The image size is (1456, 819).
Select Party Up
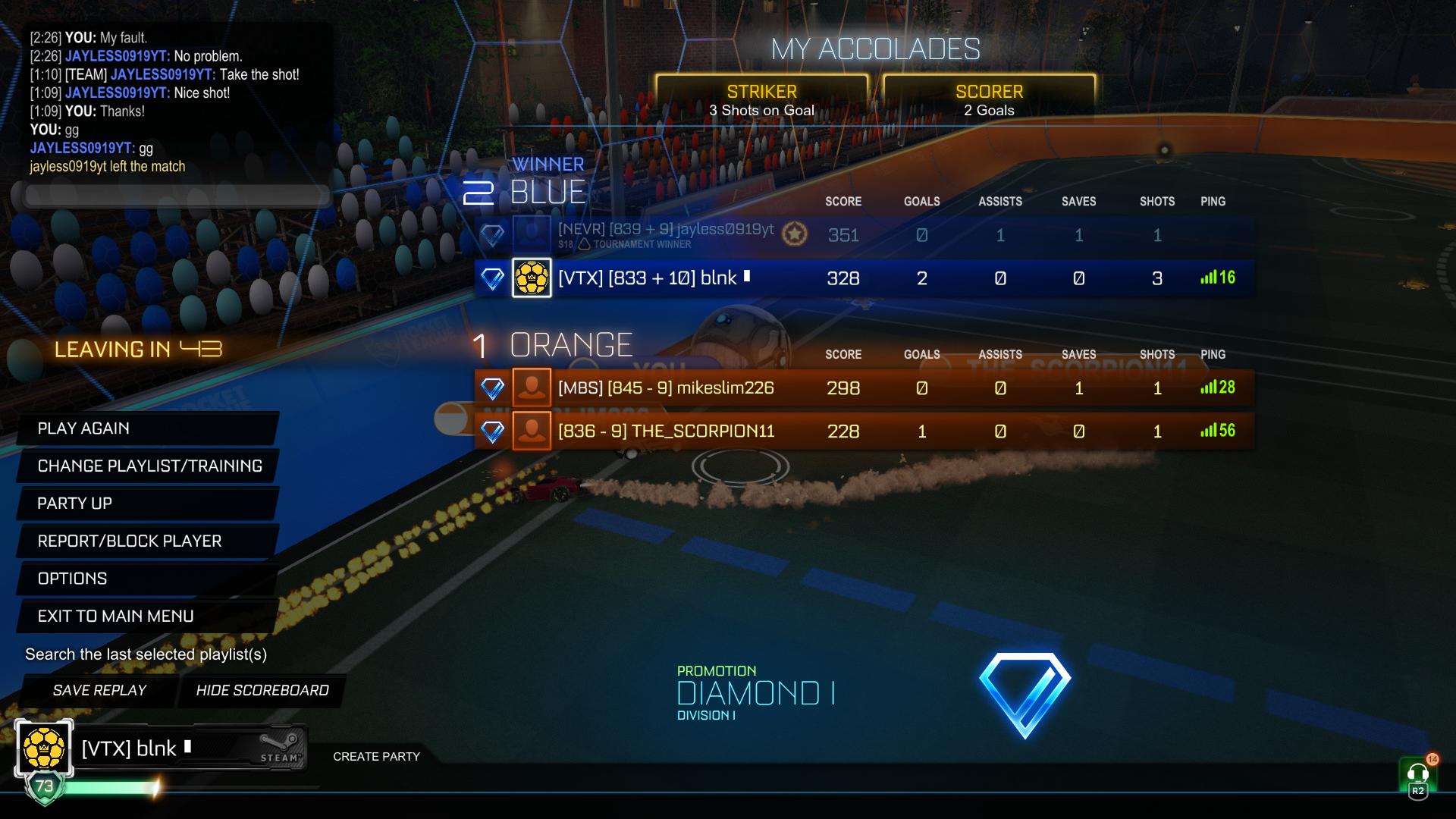[x=75, y=503]
